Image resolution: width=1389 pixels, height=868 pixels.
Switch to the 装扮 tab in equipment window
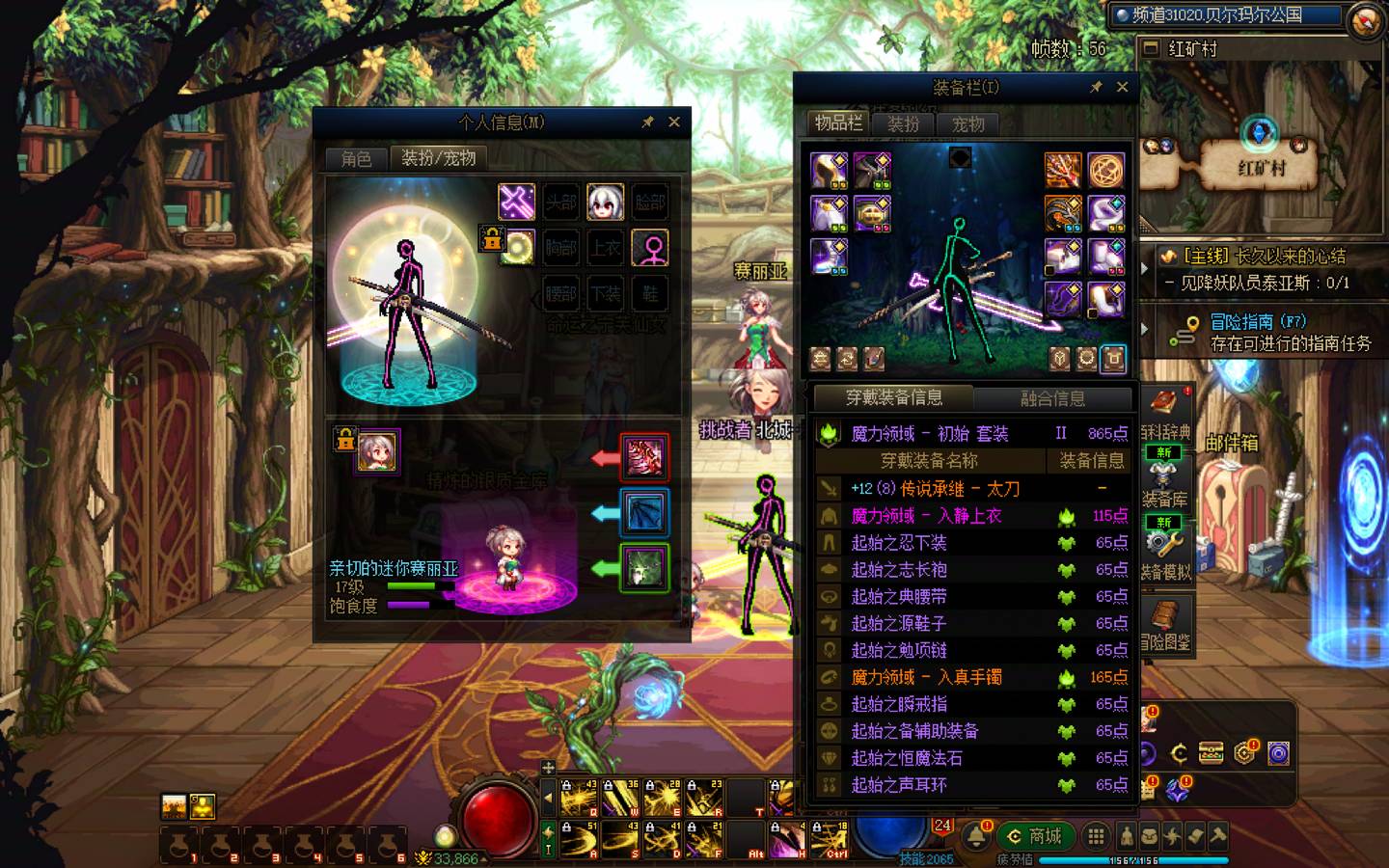[903, 124]
